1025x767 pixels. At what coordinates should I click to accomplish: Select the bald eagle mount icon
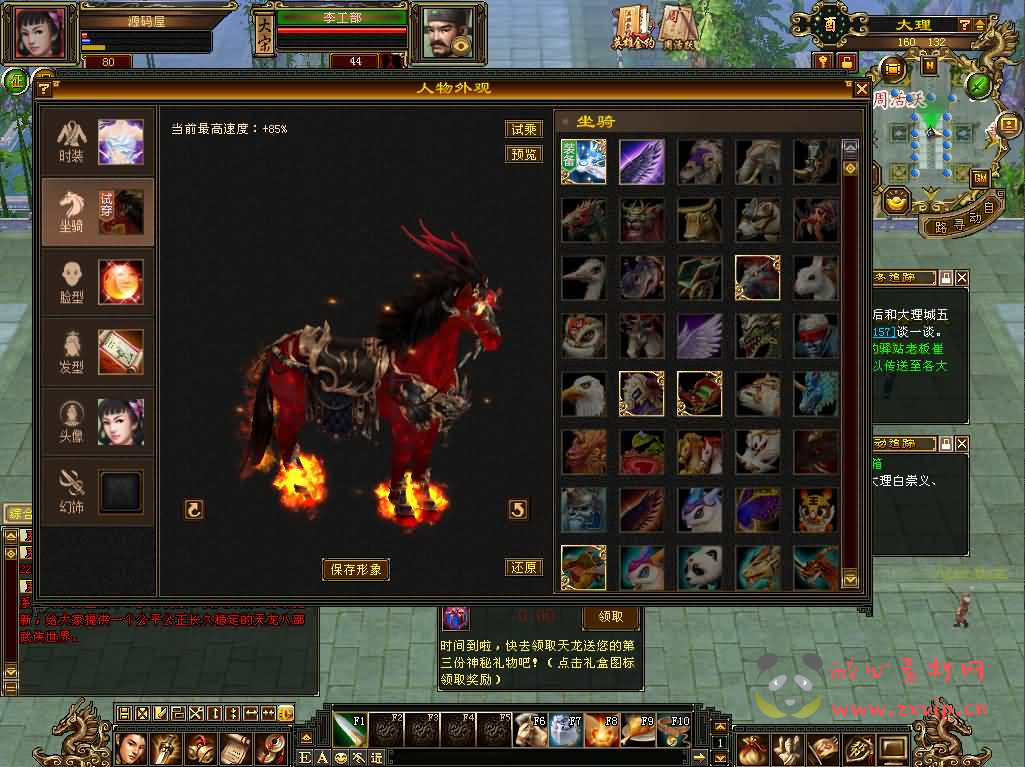(583, 394)
